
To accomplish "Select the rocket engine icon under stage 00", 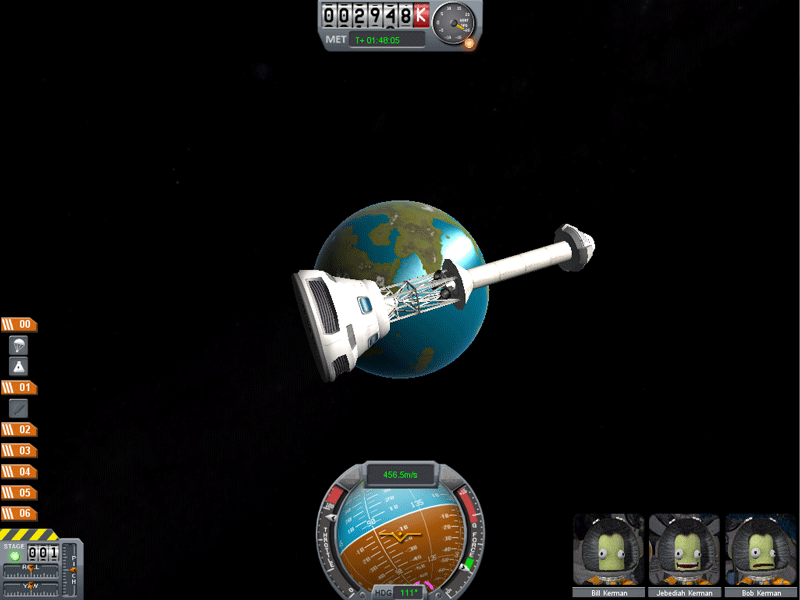I will tap(18, 366).
